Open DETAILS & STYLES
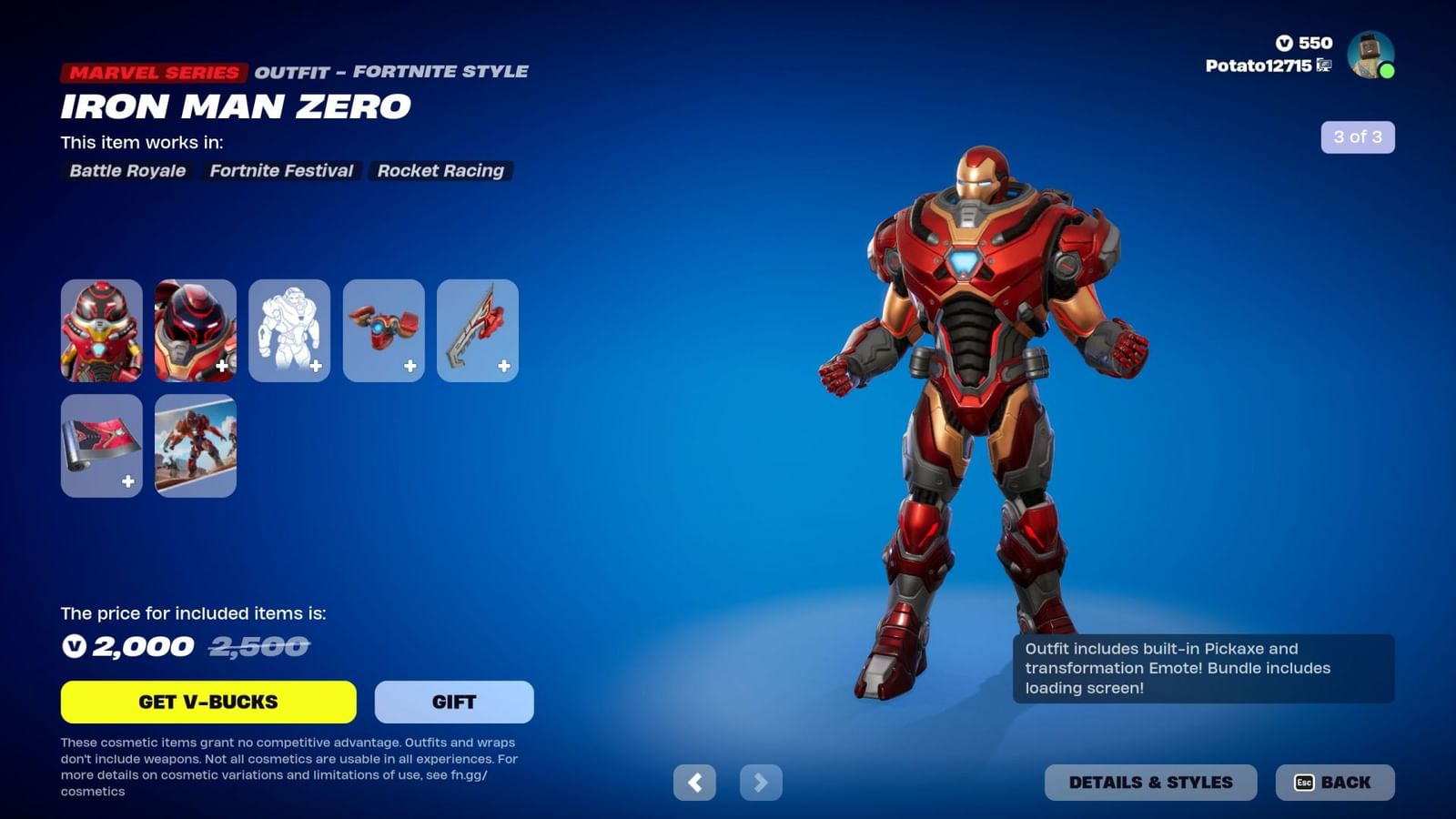This screenshot has width=1456, height=819. (1150, 781)
